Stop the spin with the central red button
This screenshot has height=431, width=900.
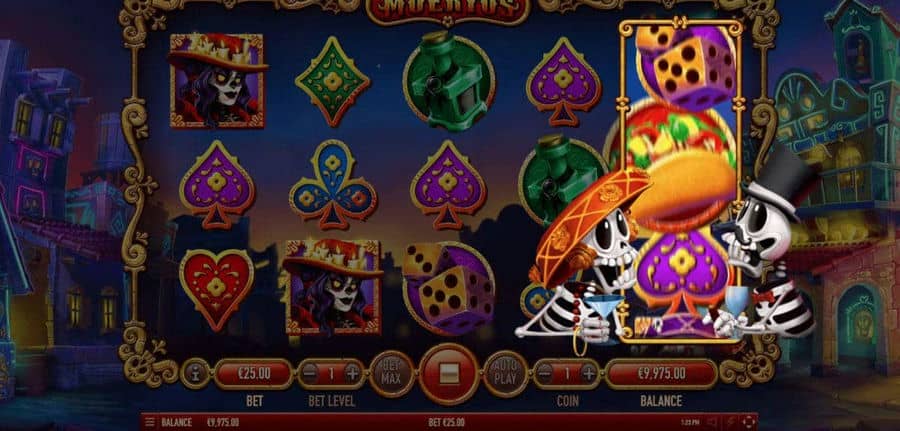[449, 373]
